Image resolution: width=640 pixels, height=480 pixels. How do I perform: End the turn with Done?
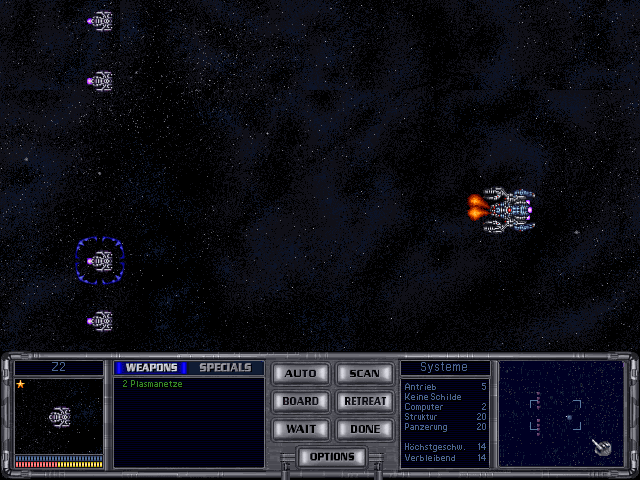(x=364, y=429)
